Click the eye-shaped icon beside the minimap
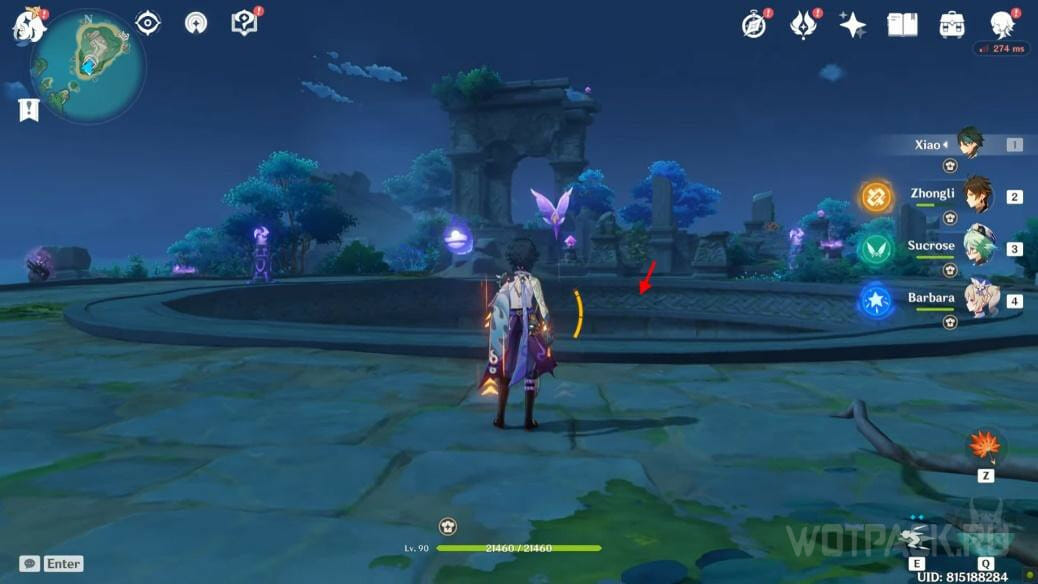The height and width of the screenshot is (584, 1038). pyautogui.click(x=148, y=23)
